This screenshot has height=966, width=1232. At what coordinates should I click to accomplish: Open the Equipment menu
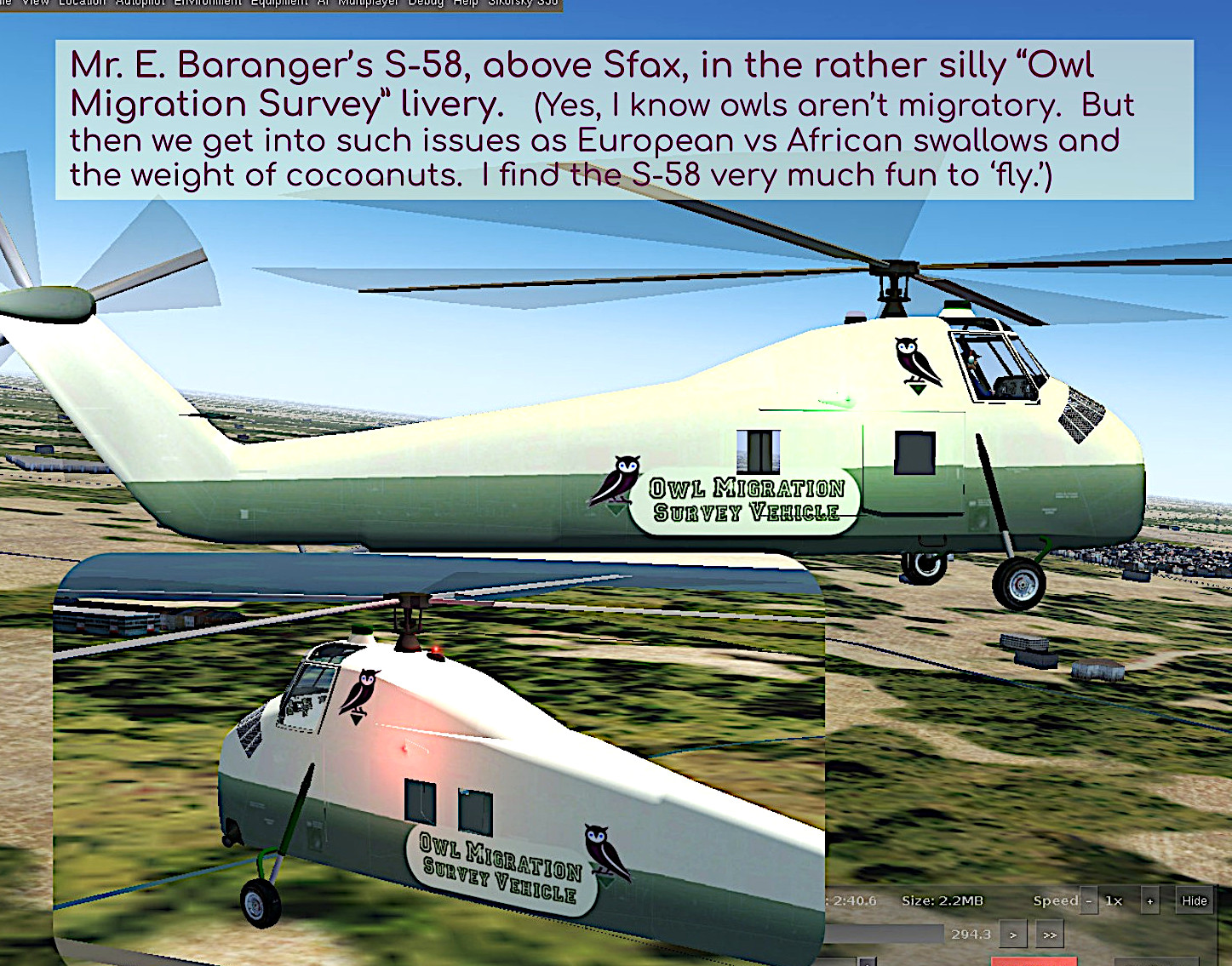[x=278, y=3]
